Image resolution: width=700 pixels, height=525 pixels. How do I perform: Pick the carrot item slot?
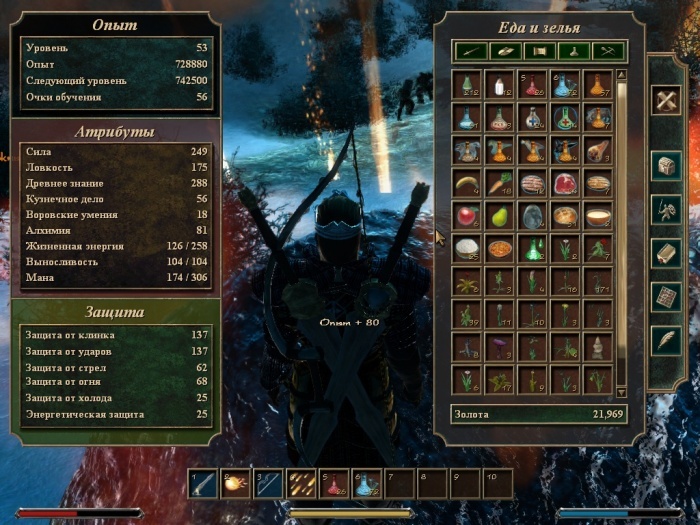click(x=499, y=183)
